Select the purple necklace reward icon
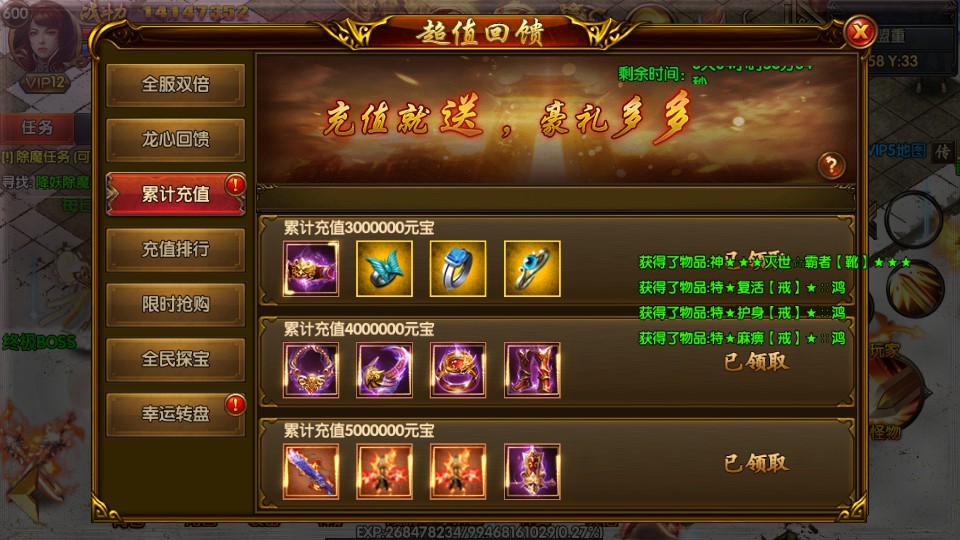 click(x=311, y=370)
